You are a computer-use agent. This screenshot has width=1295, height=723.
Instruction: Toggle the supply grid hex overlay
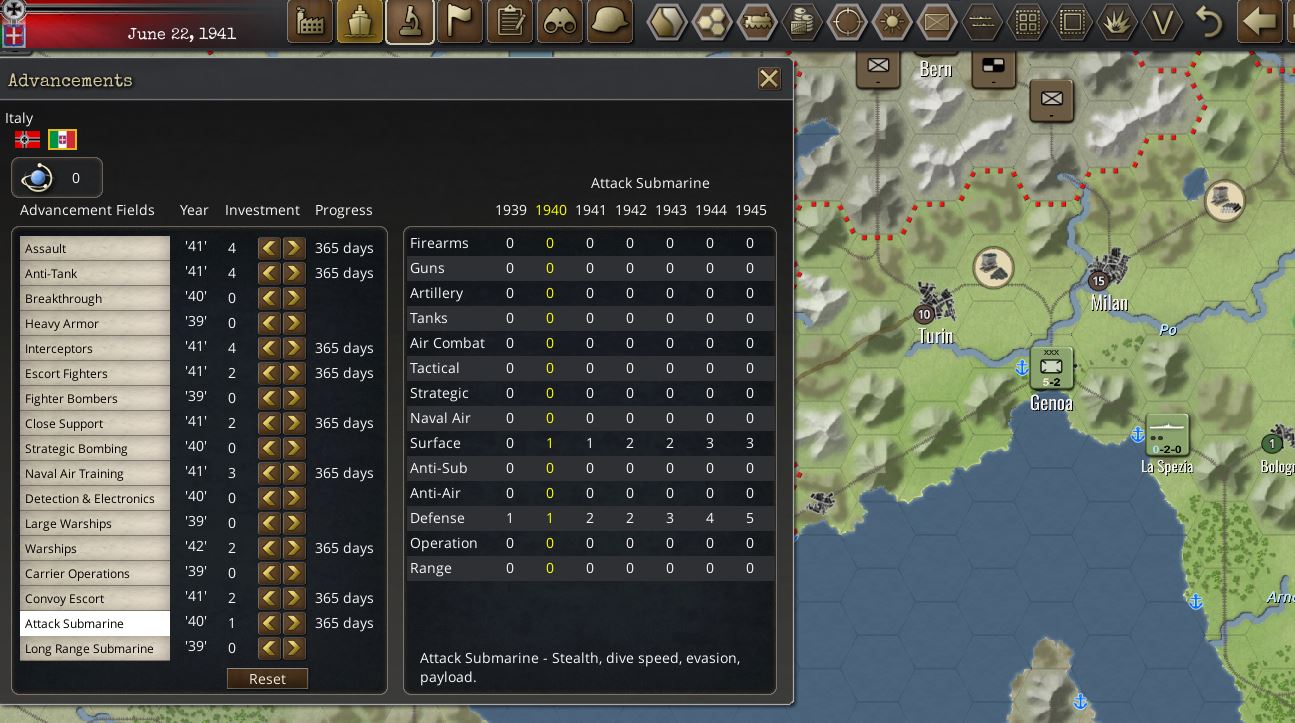[x=1027, y=21]
